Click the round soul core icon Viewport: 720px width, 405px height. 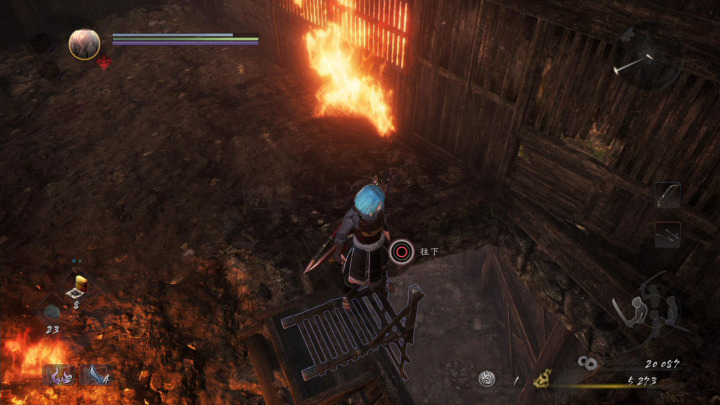pos(487,378)
